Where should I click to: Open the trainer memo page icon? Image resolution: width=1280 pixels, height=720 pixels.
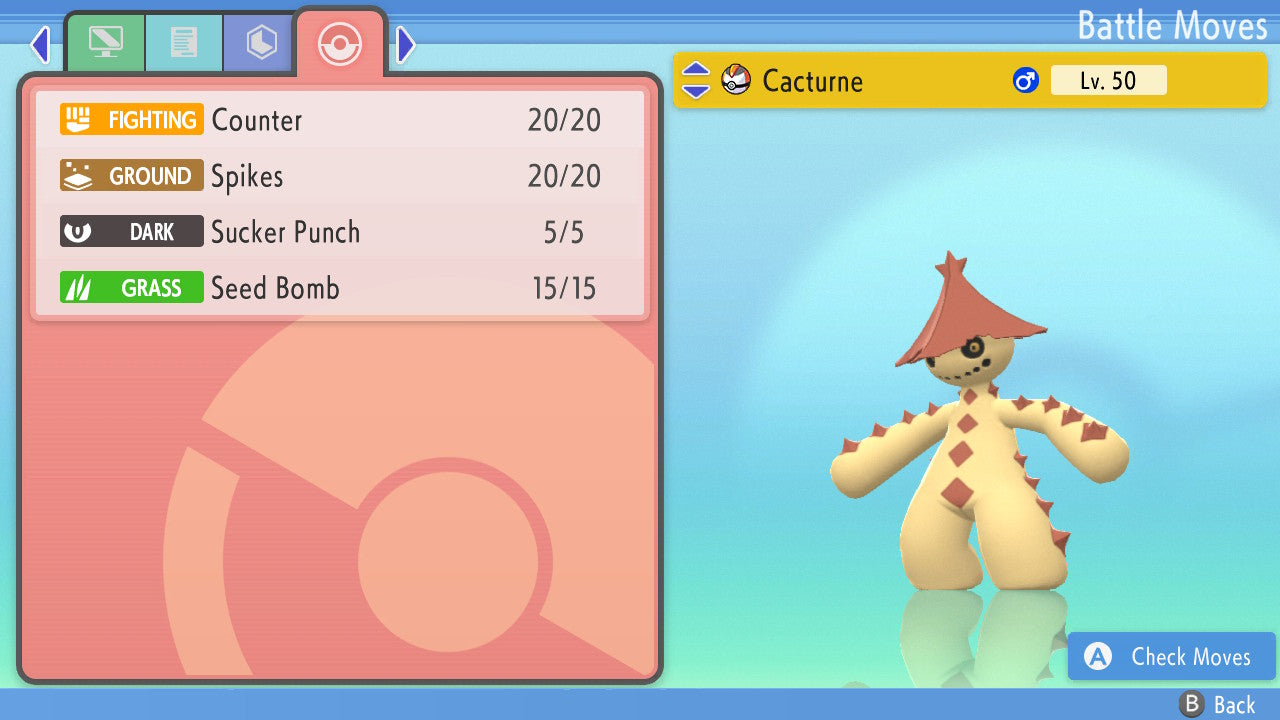(184, 42)
